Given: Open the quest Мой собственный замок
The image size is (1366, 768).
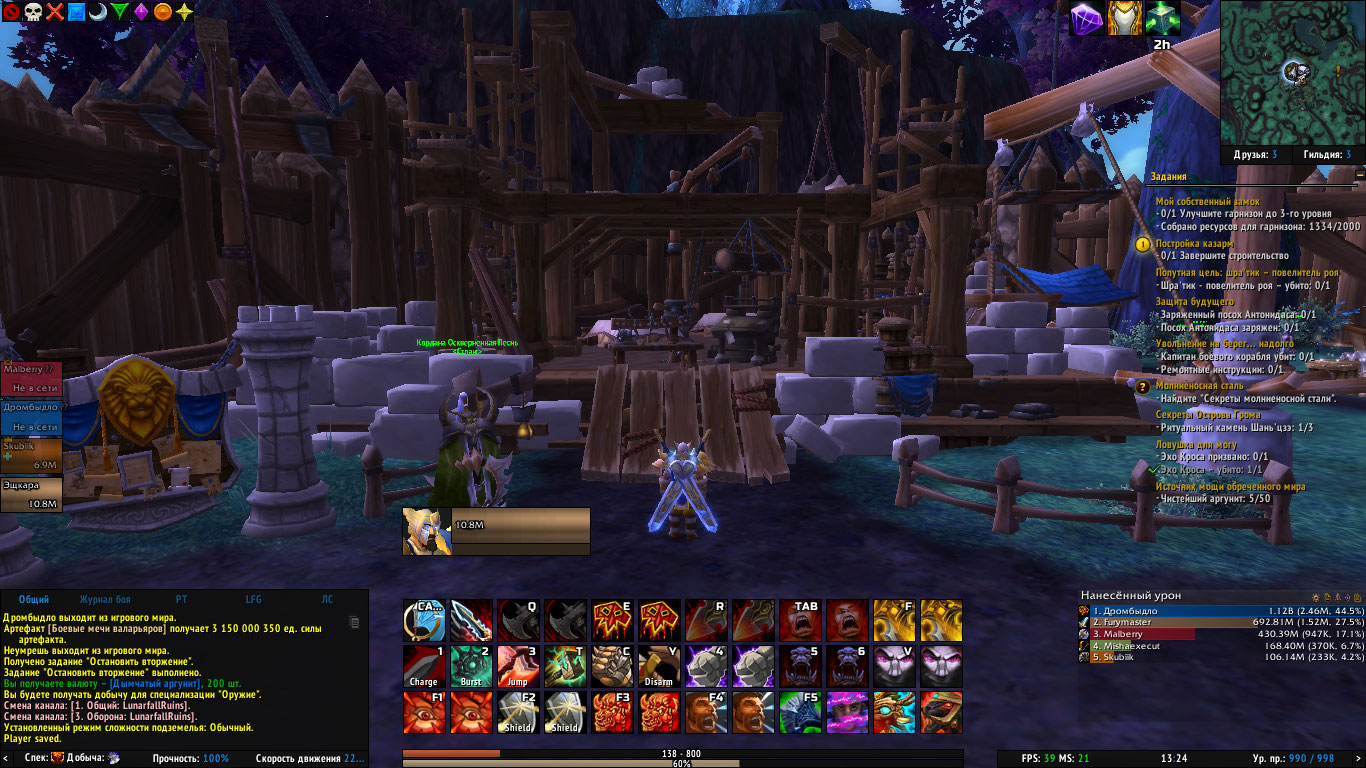Looking at the screenshot, I should point(1207,201).
